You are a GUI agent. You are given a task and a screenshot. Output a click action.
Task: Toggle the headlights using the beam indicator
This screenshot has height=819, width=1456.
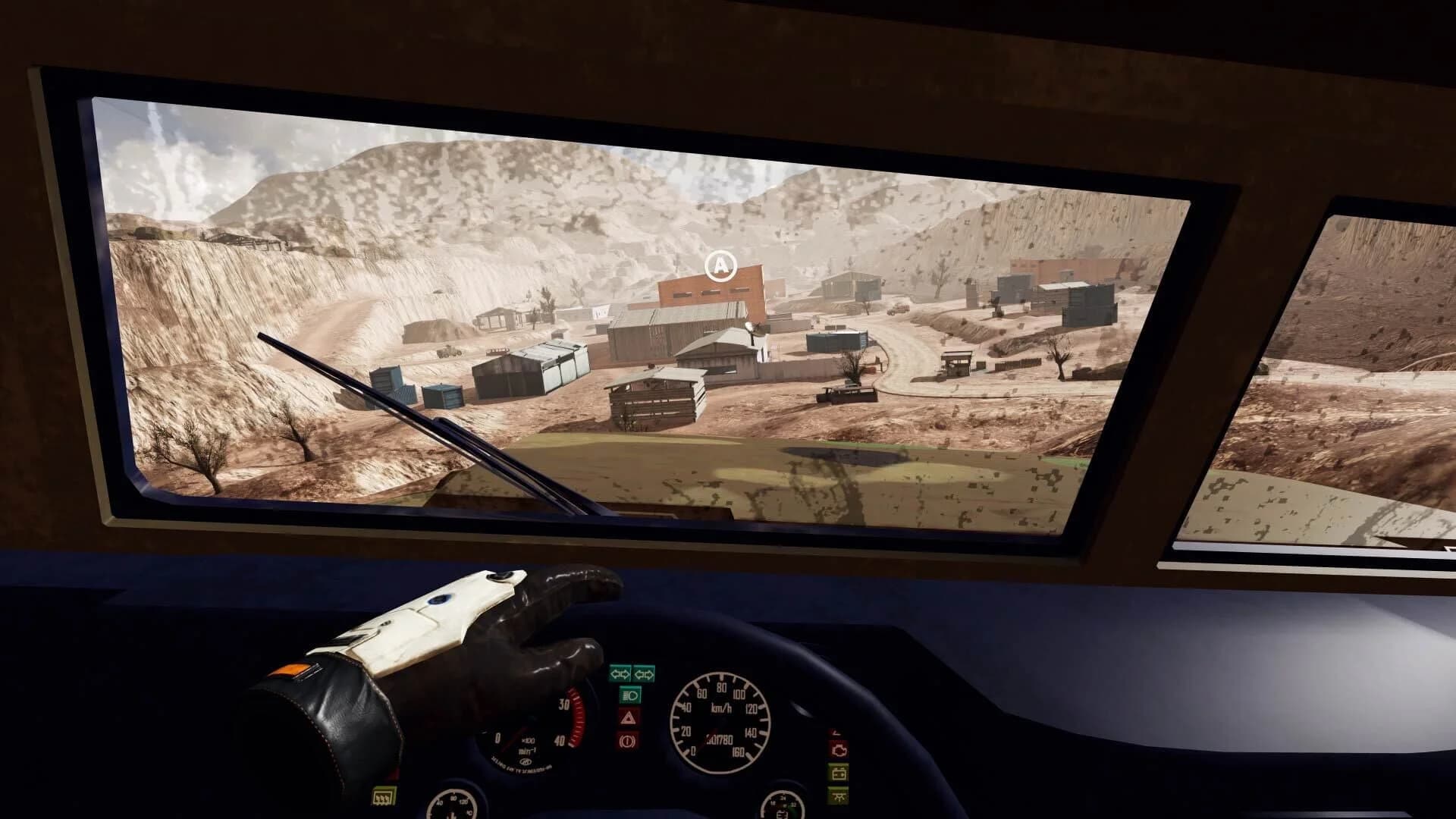pos(630,695)
